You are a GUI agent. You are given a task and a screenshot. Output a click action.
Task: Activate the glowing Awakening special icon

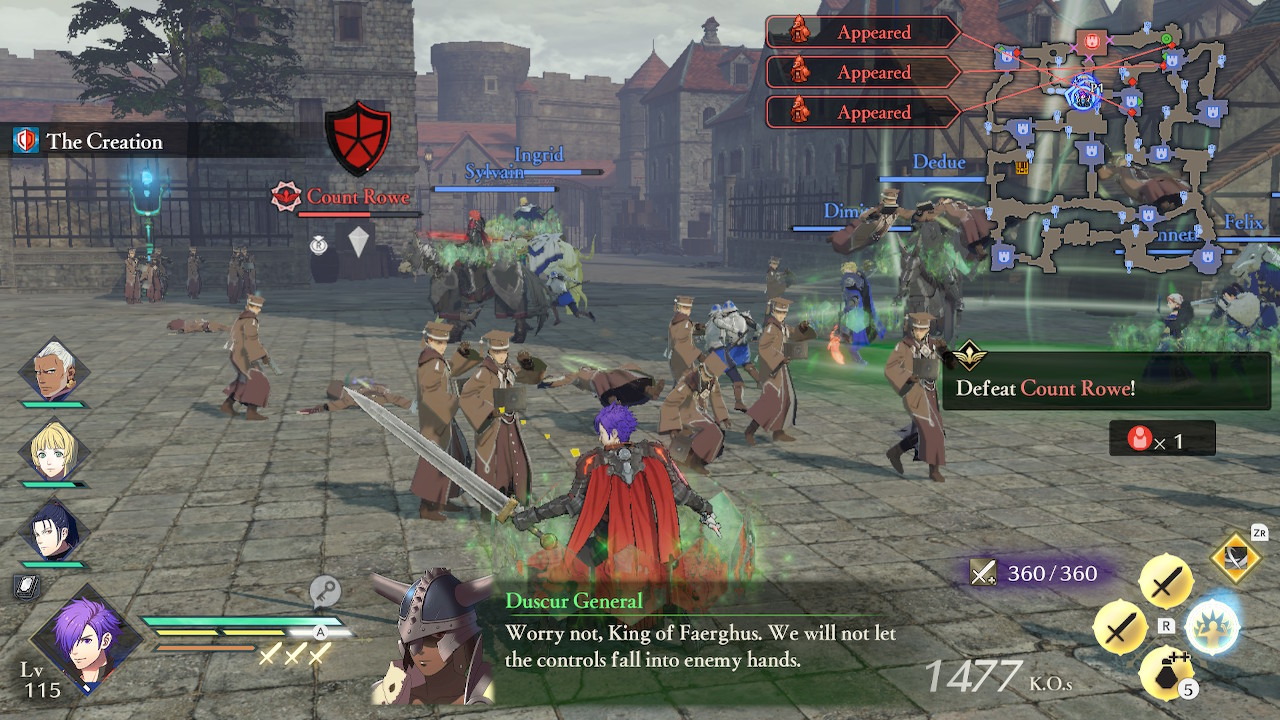coord(1211,628)
